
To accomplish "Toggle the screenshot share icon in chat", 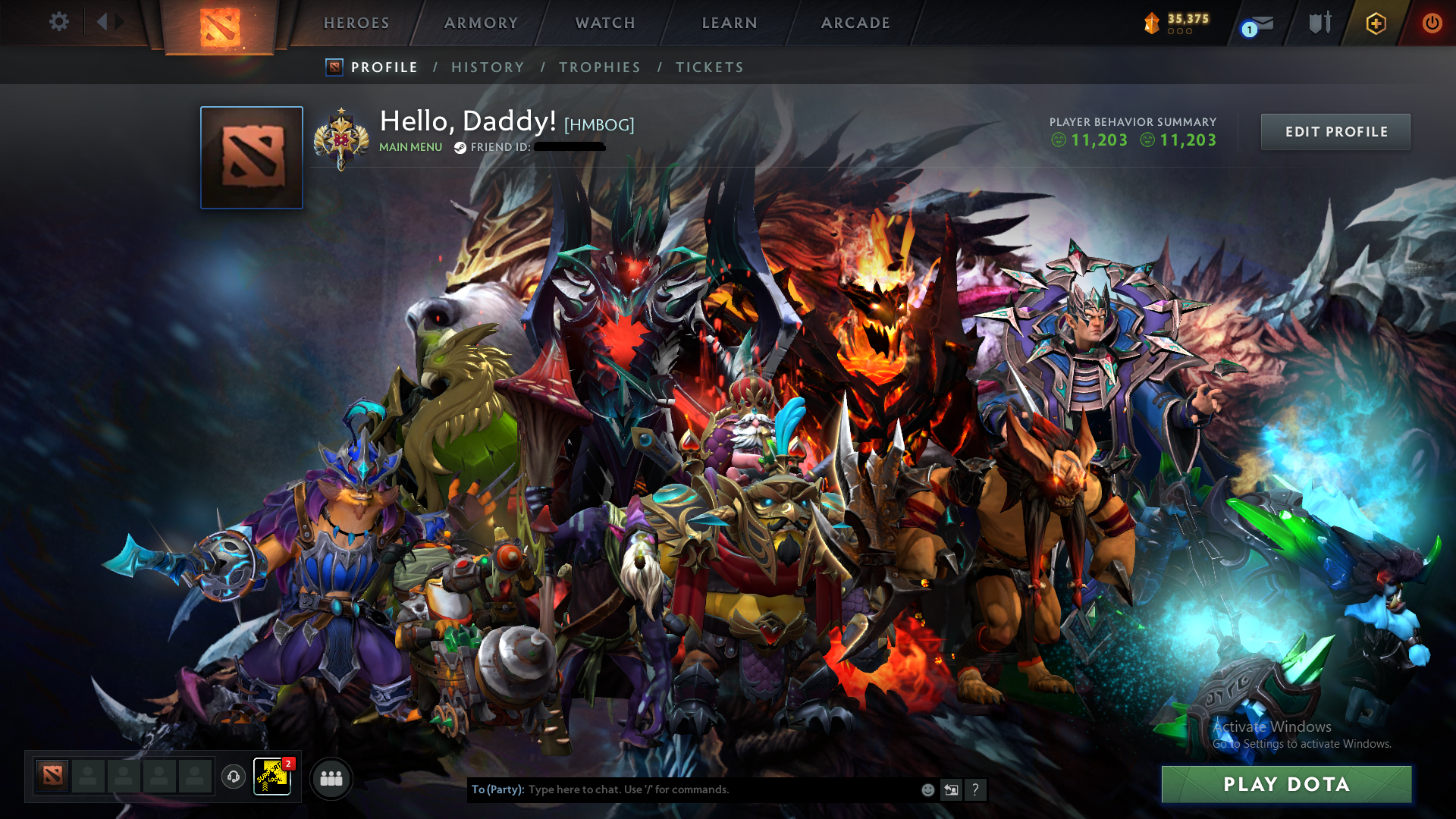I will pyautogui.click(x=951, y=789).
